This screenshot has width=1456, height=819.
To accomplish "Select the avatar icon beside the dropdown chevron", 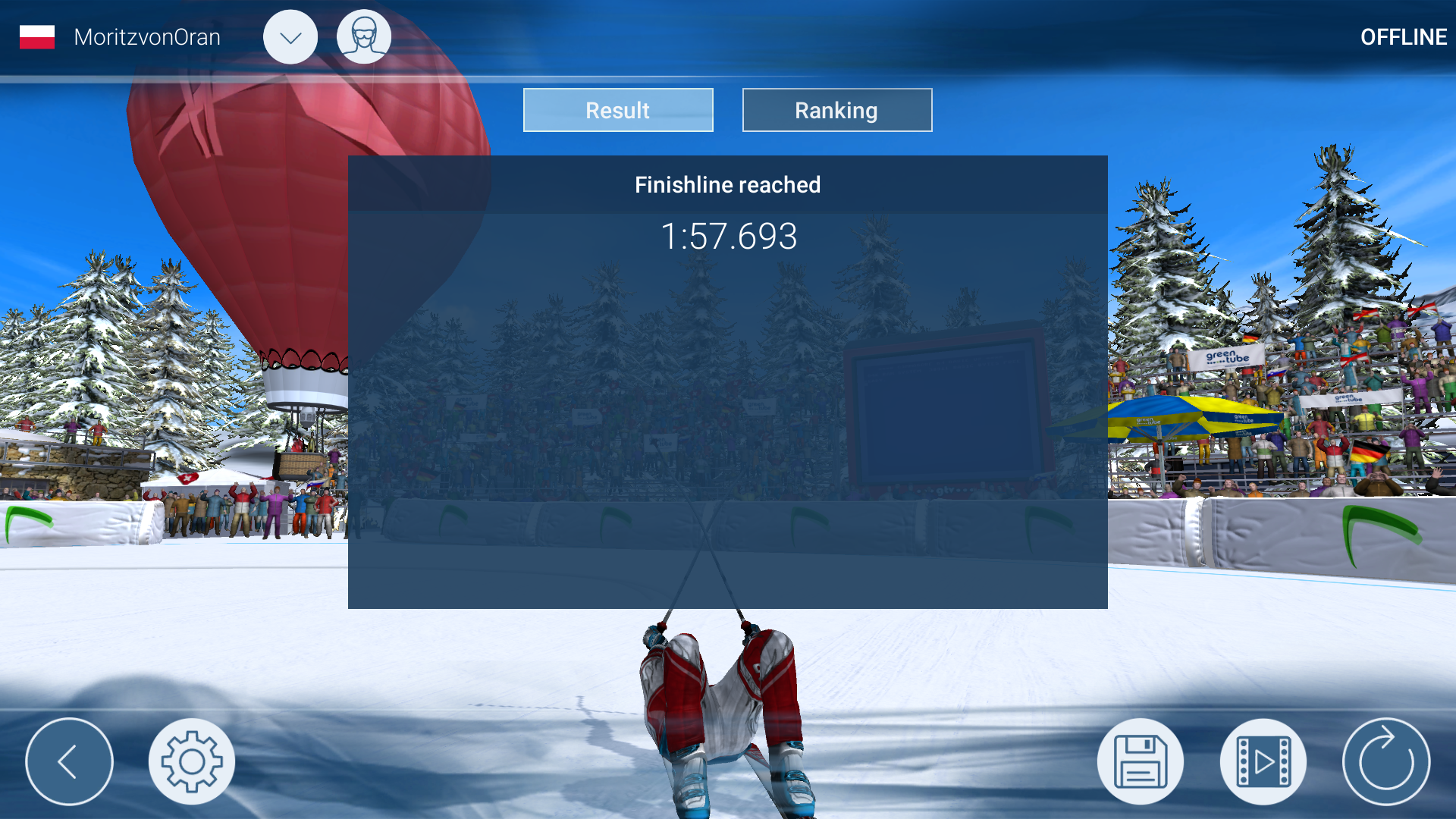I will pos(364,36).
